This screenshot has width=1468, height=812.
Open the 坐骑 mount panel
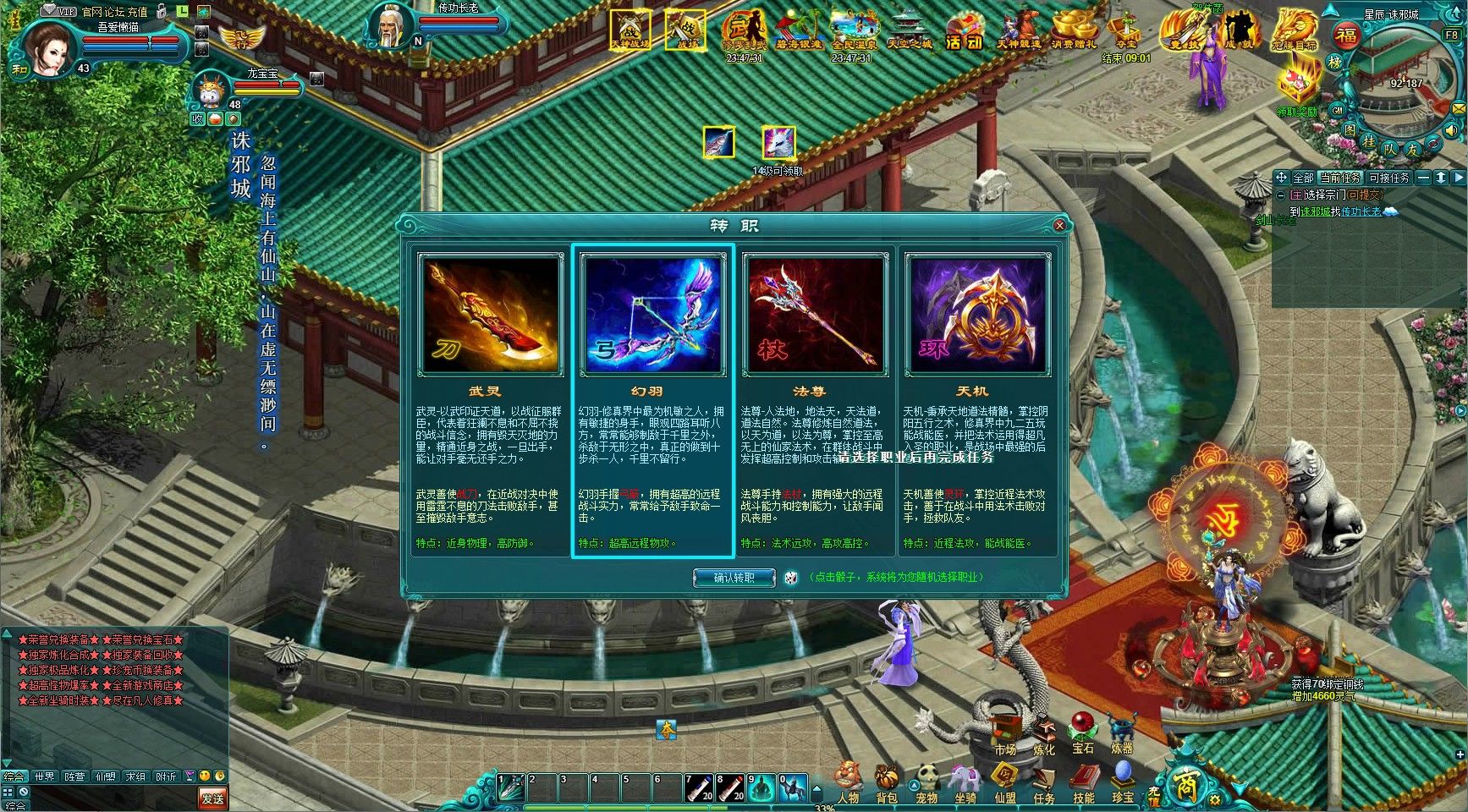[x=965, y=782]
